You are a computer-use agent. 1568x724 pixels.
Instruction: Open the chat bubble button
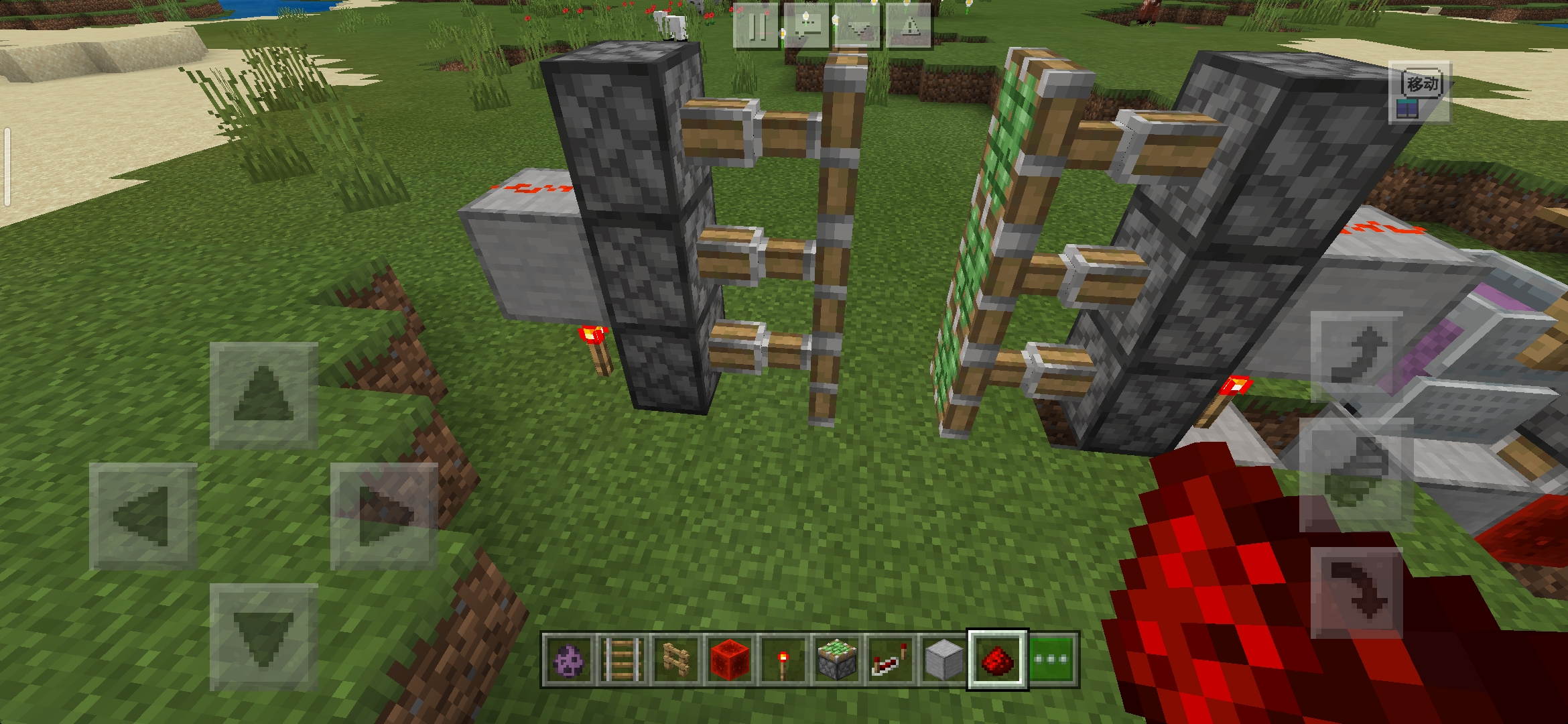point(807,27)
